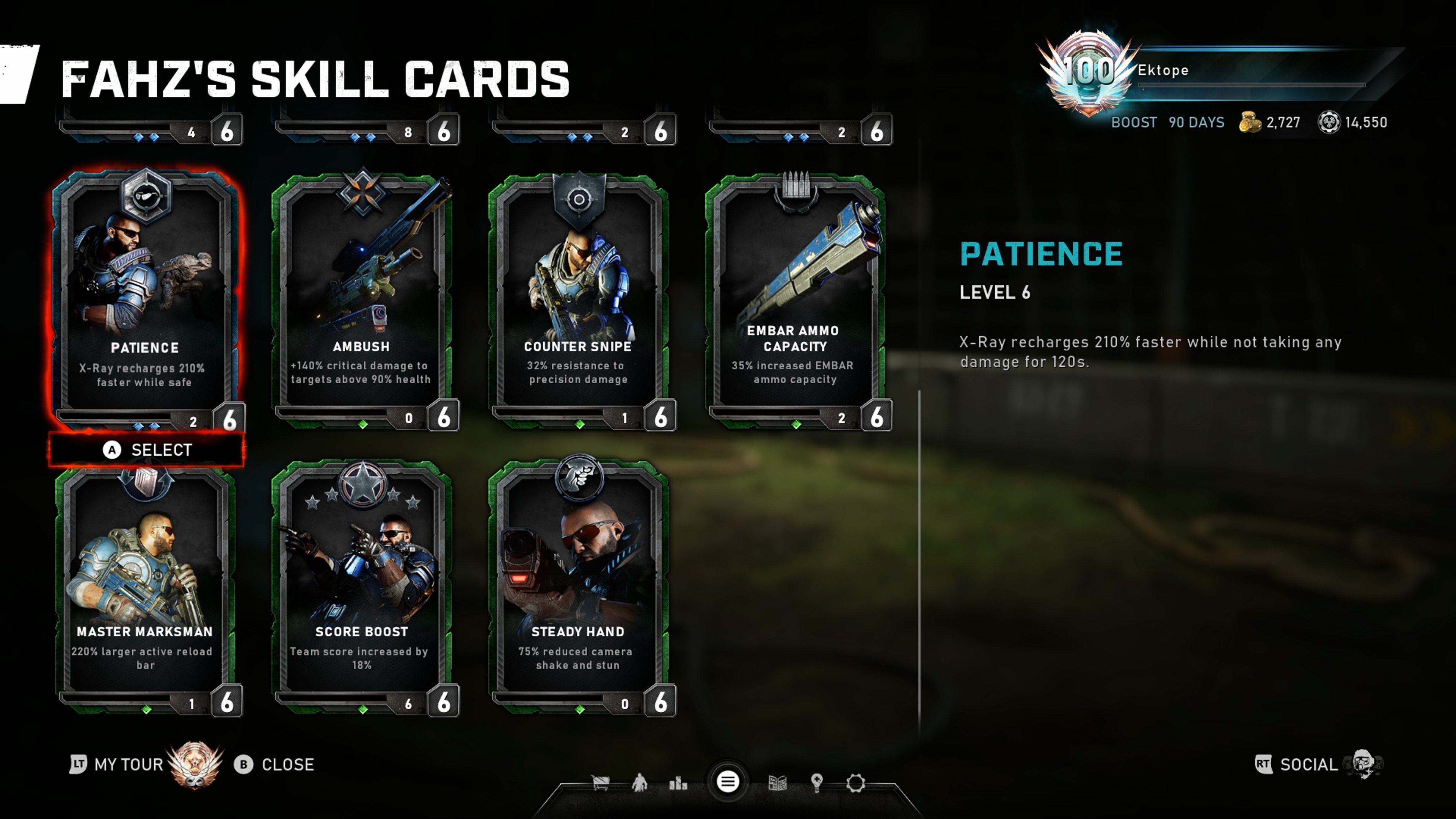Open the Social panel

pyautogui.click(x=1309, y=765)
